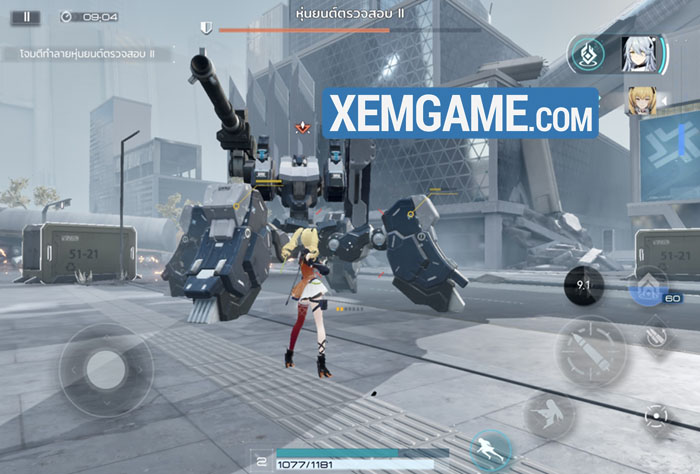Toggle the aim crosshair button
Image resolution: width=700 pixels, height=474 pixels.
coord(655,413)
